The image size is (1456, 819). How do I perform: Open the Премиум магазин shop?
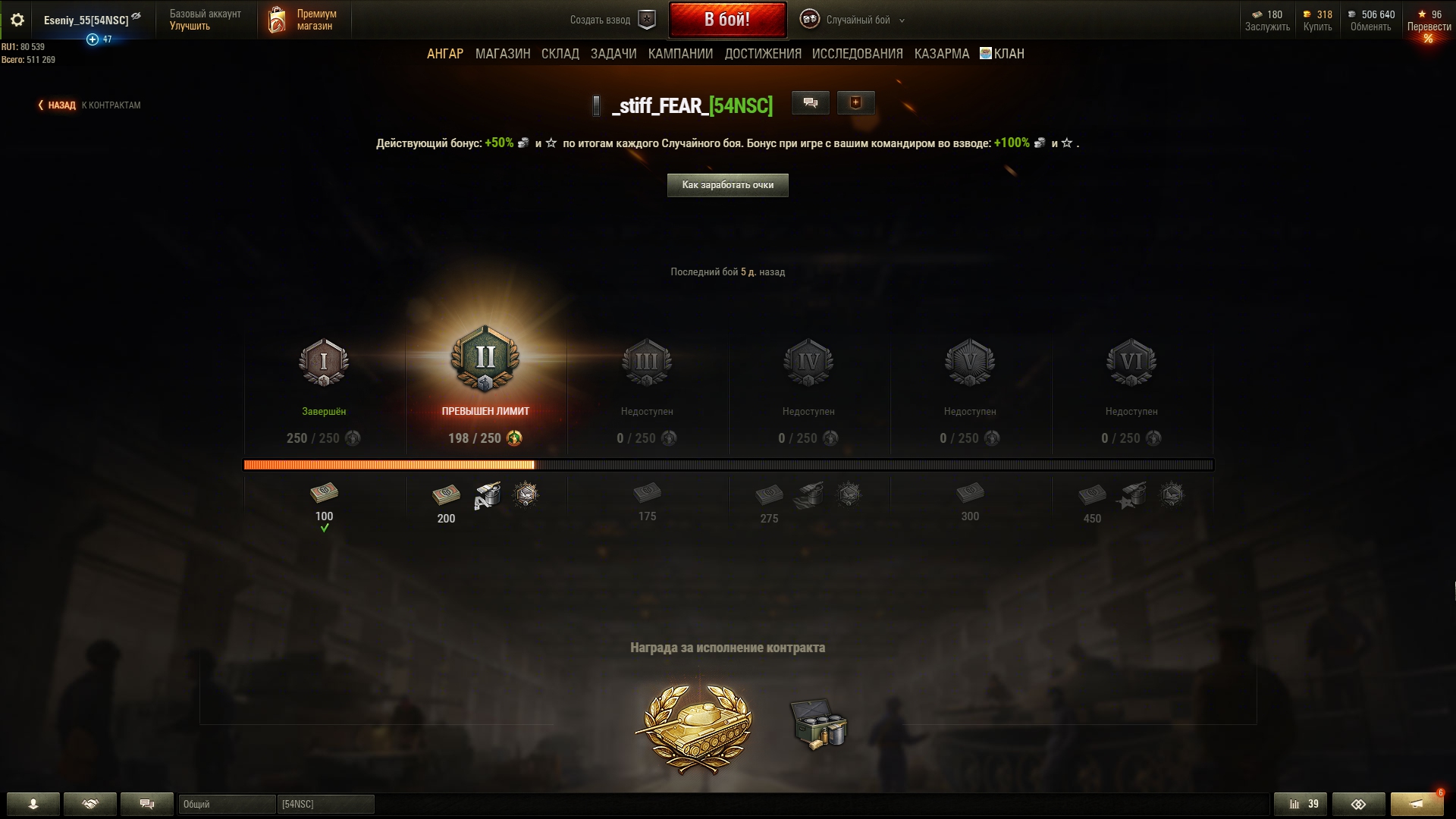tap(303, 20)
